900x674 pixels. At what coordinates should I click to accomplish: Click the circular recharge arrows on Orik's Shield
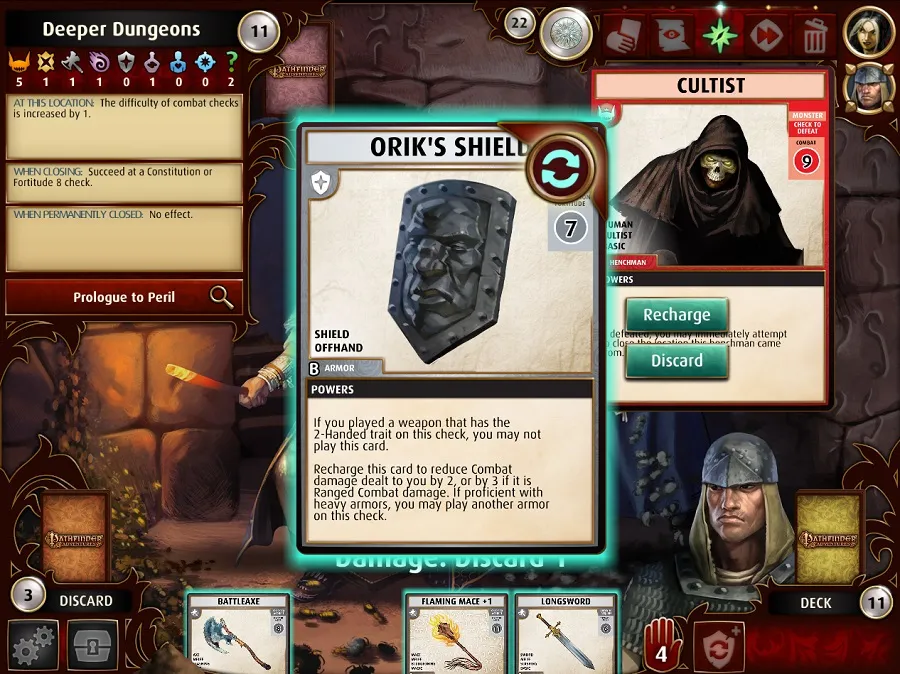561,169
